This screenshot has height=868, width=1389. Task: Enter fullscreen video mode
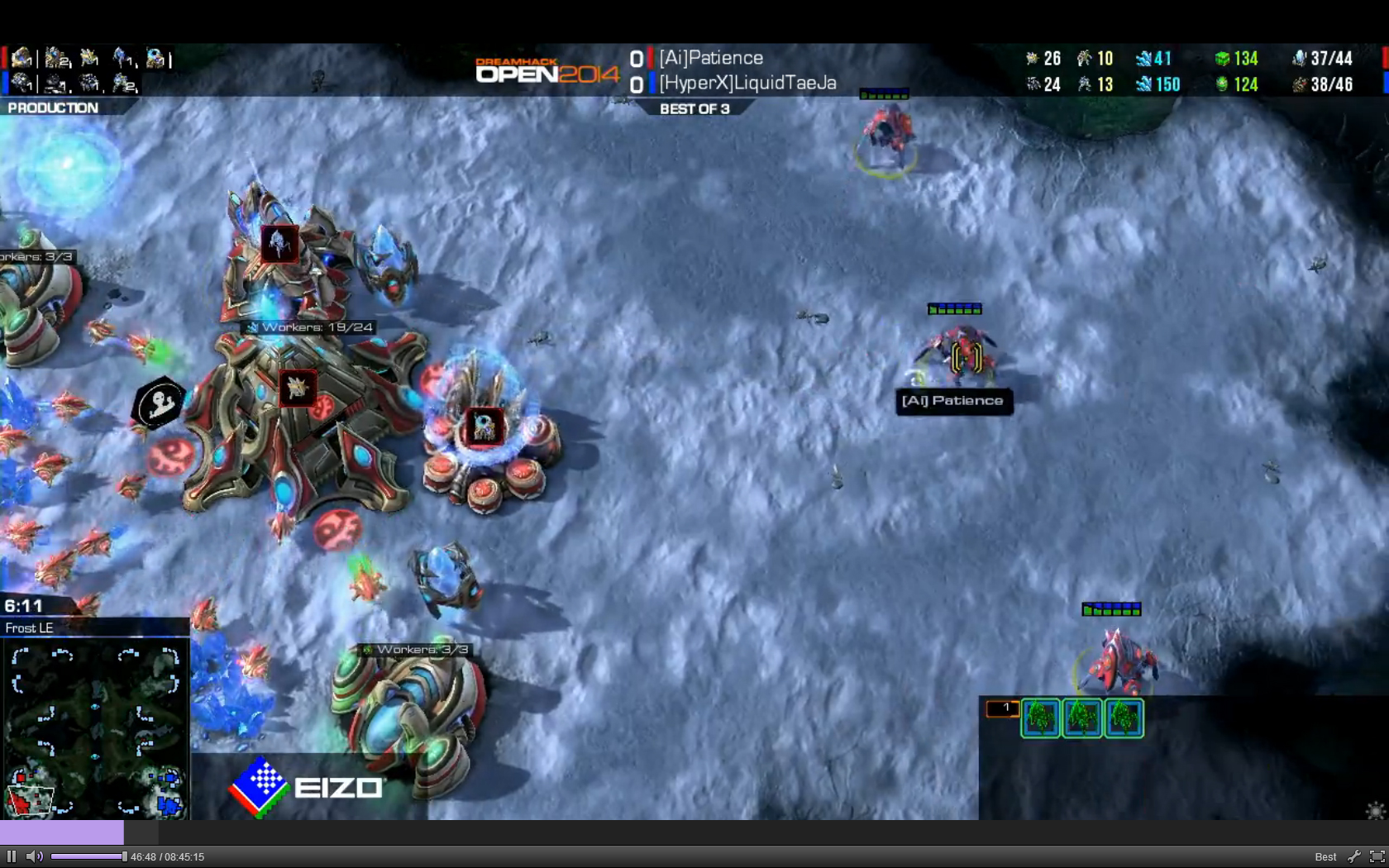(1377, 856)
